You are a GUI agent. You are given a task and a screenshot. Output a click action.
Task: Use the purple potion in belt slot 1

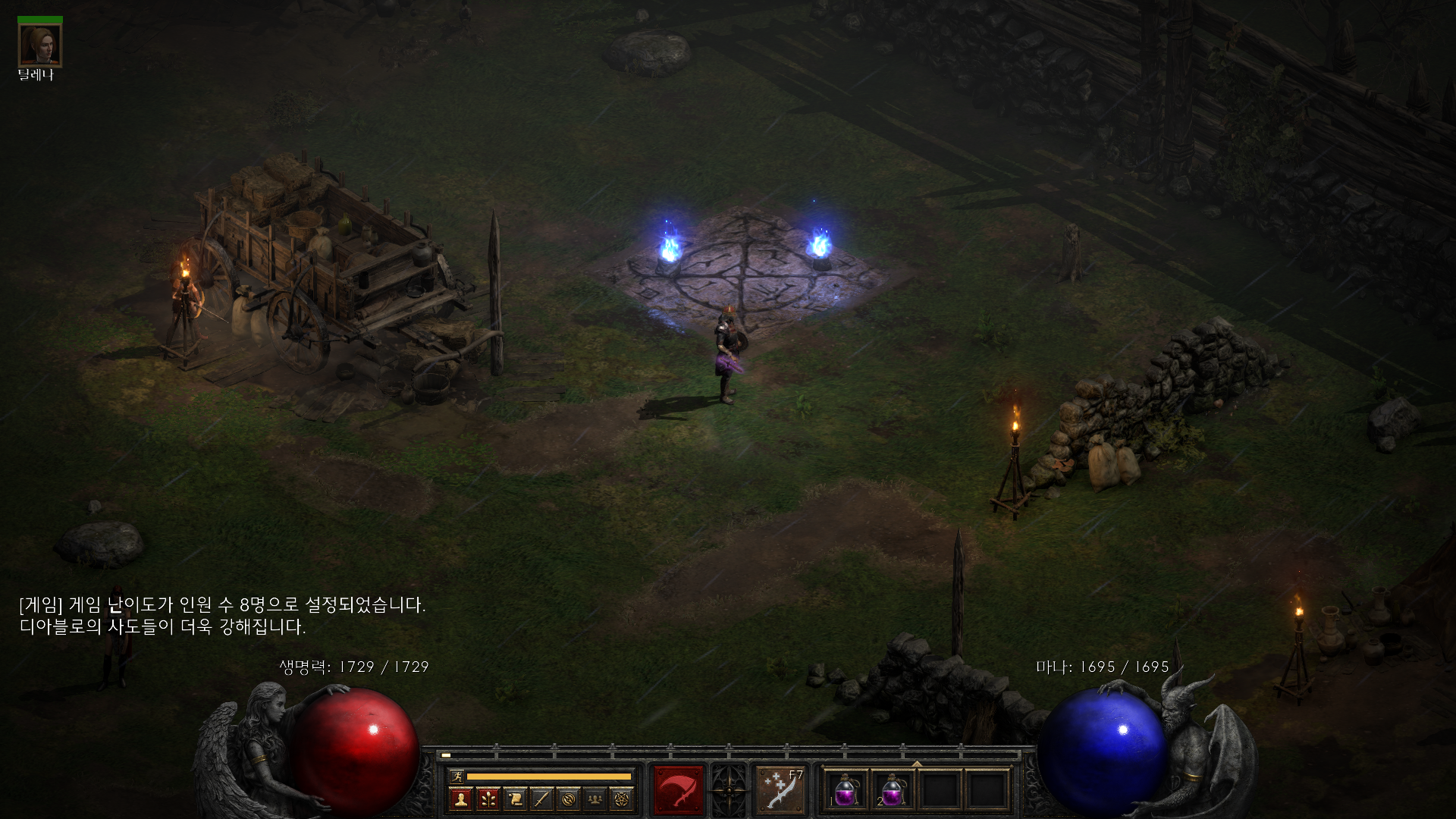846,790
